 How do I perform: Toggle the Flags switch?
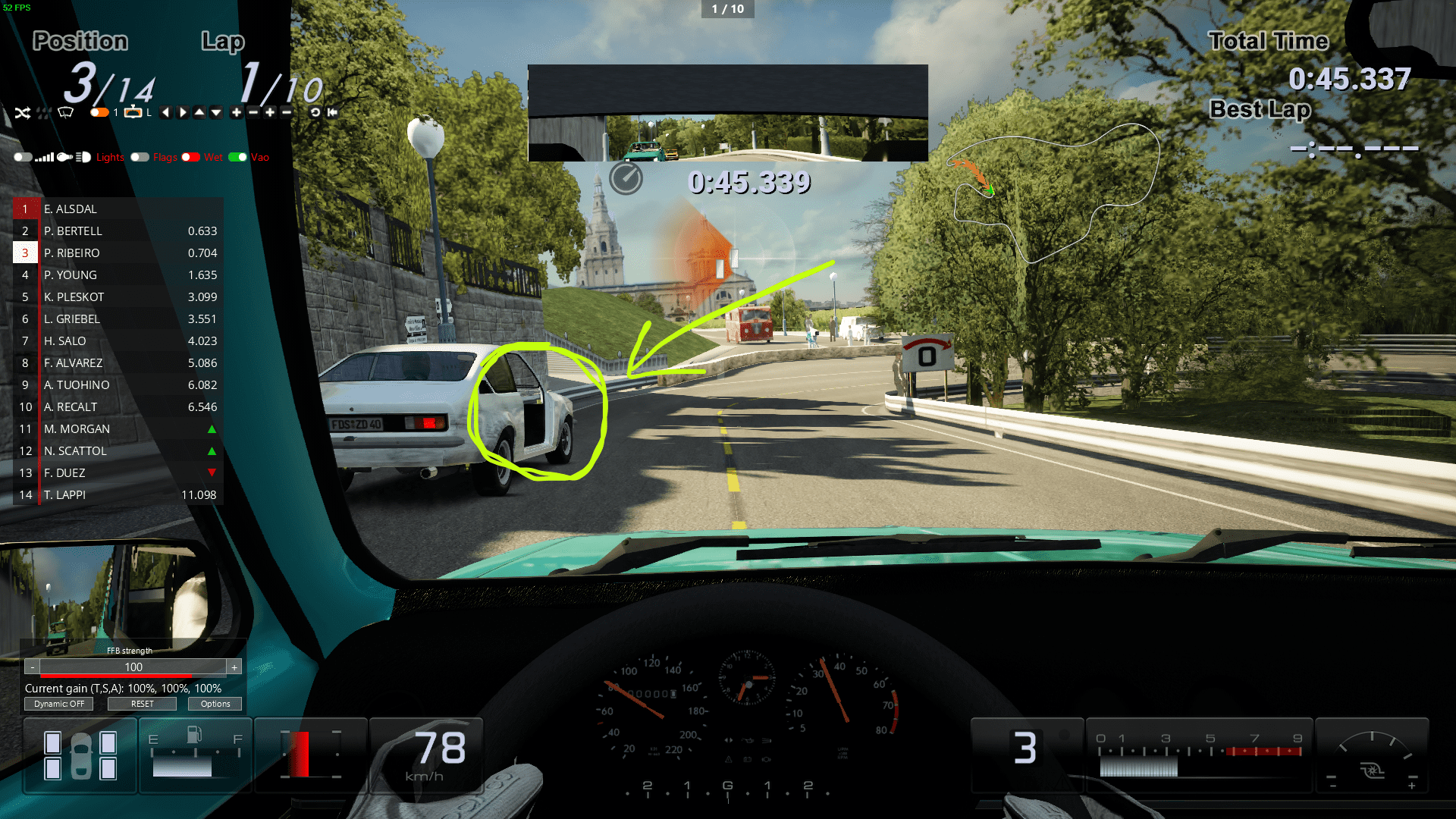point(140,157)
